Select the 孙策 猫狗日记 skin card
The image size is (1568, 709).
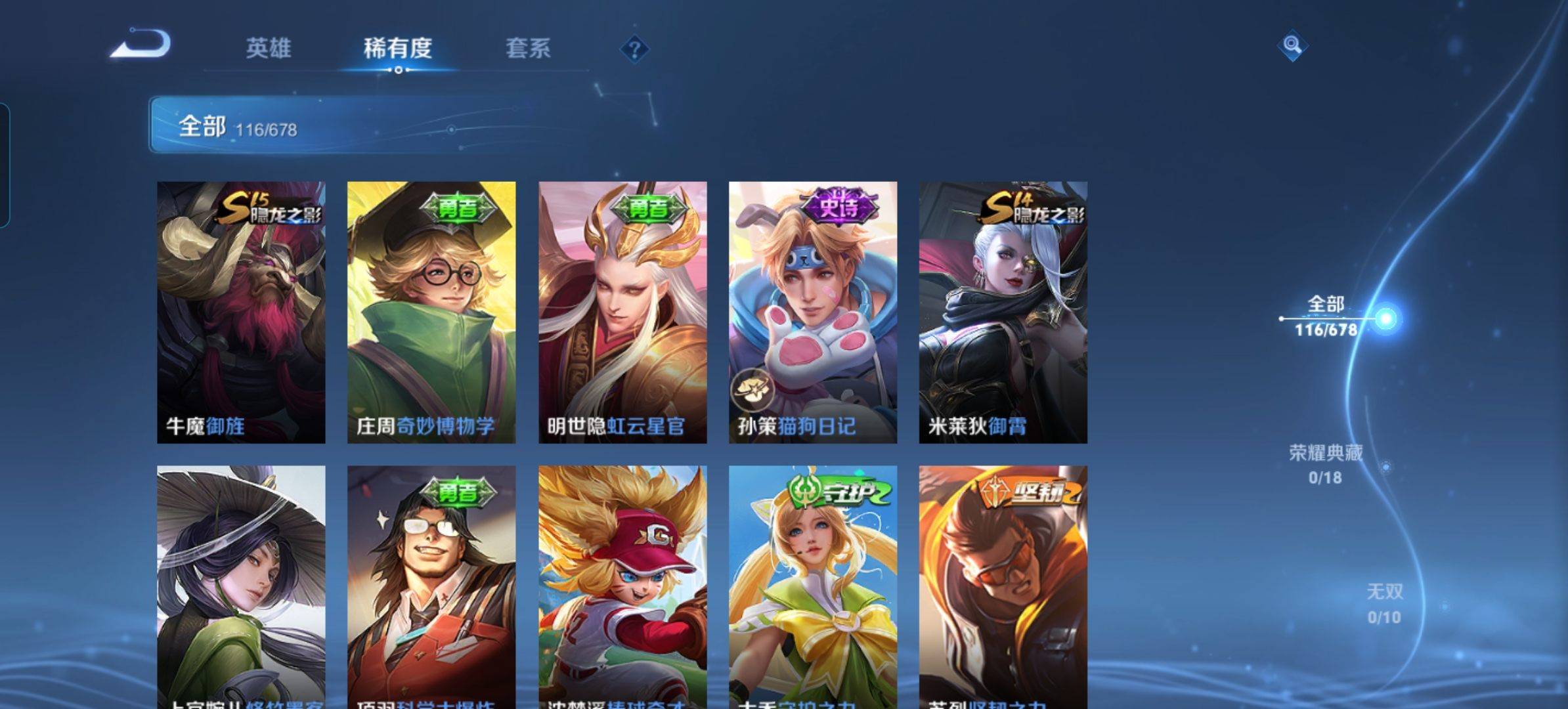pos(813,312)
